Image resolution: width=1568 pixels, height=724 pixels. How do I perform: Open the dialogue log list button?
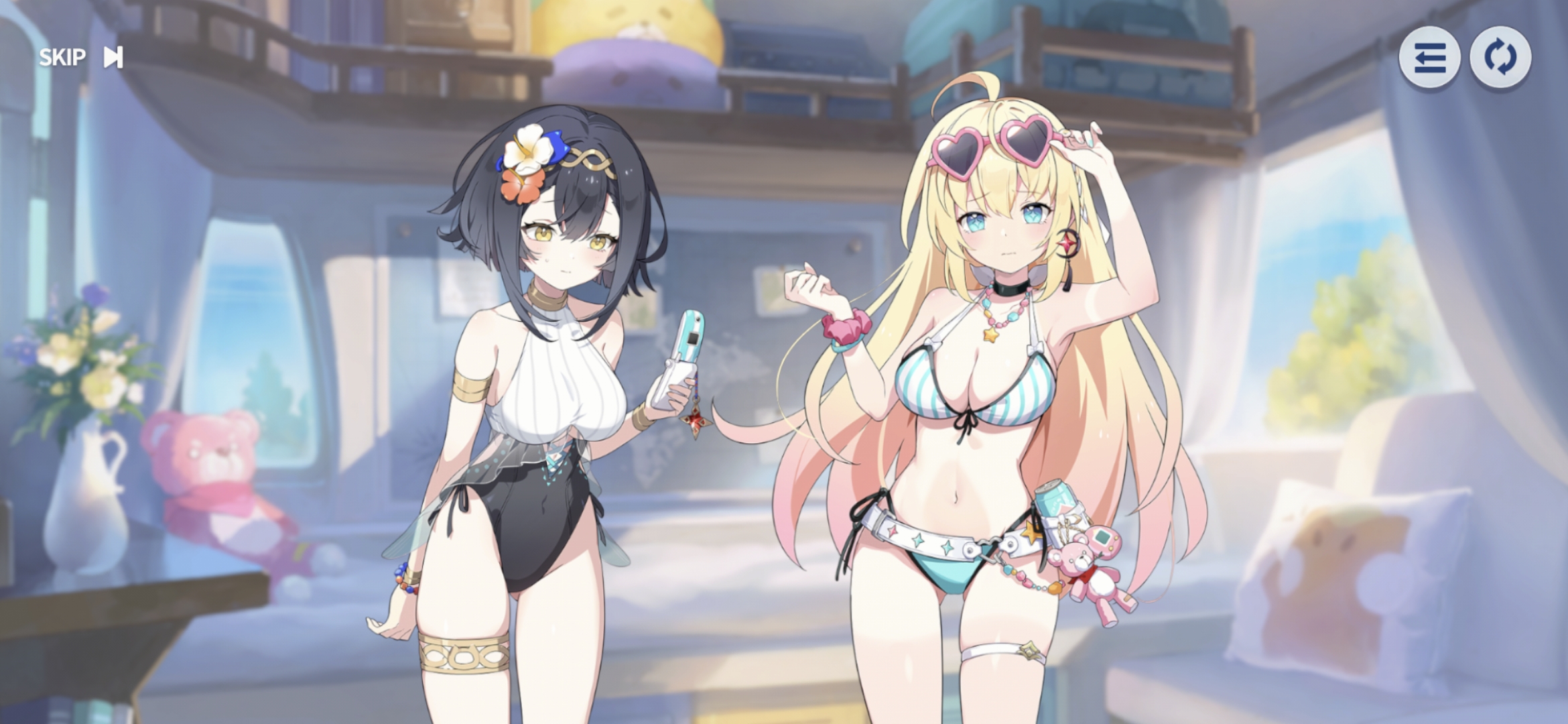pos(1429,58)
